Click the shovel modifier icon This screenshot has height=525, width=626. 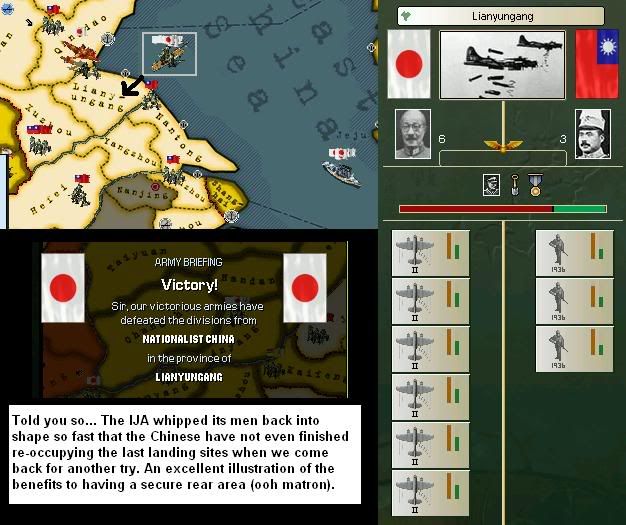pyautogui.click(x=514, y=184)
